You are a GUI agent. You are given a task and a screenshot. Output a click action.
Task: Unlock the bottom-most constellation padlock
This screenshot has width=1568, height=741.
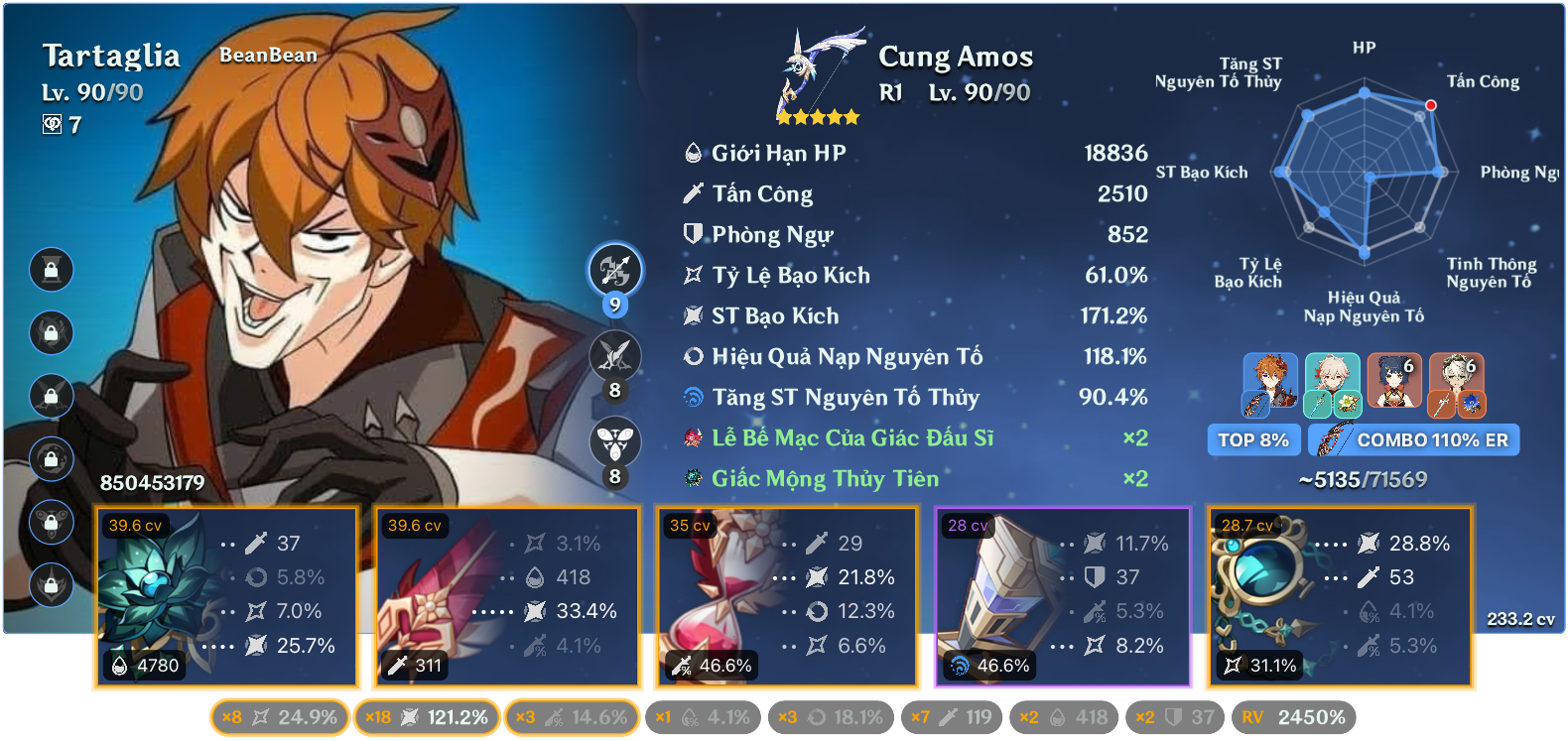pos(50,585)
